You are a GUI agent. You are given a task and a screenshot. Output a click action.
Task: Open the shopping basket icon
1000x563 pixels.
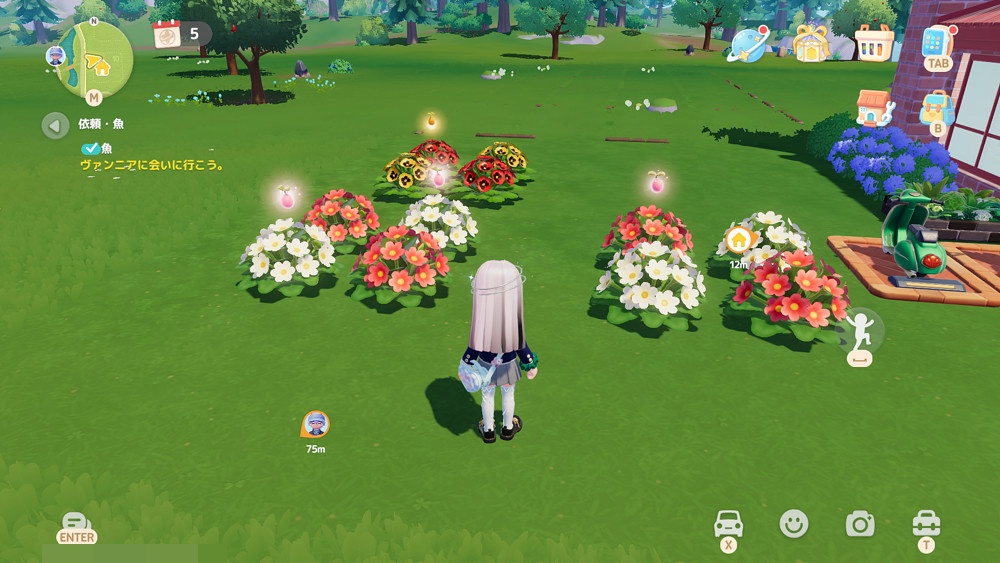(874, 43)
